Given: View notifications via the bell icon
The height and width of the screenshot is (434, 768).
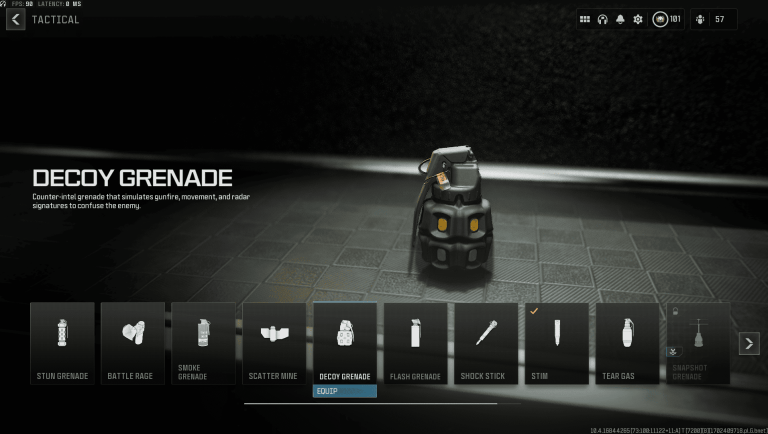Looking at the screenshot, I should (x=620, y=19).
